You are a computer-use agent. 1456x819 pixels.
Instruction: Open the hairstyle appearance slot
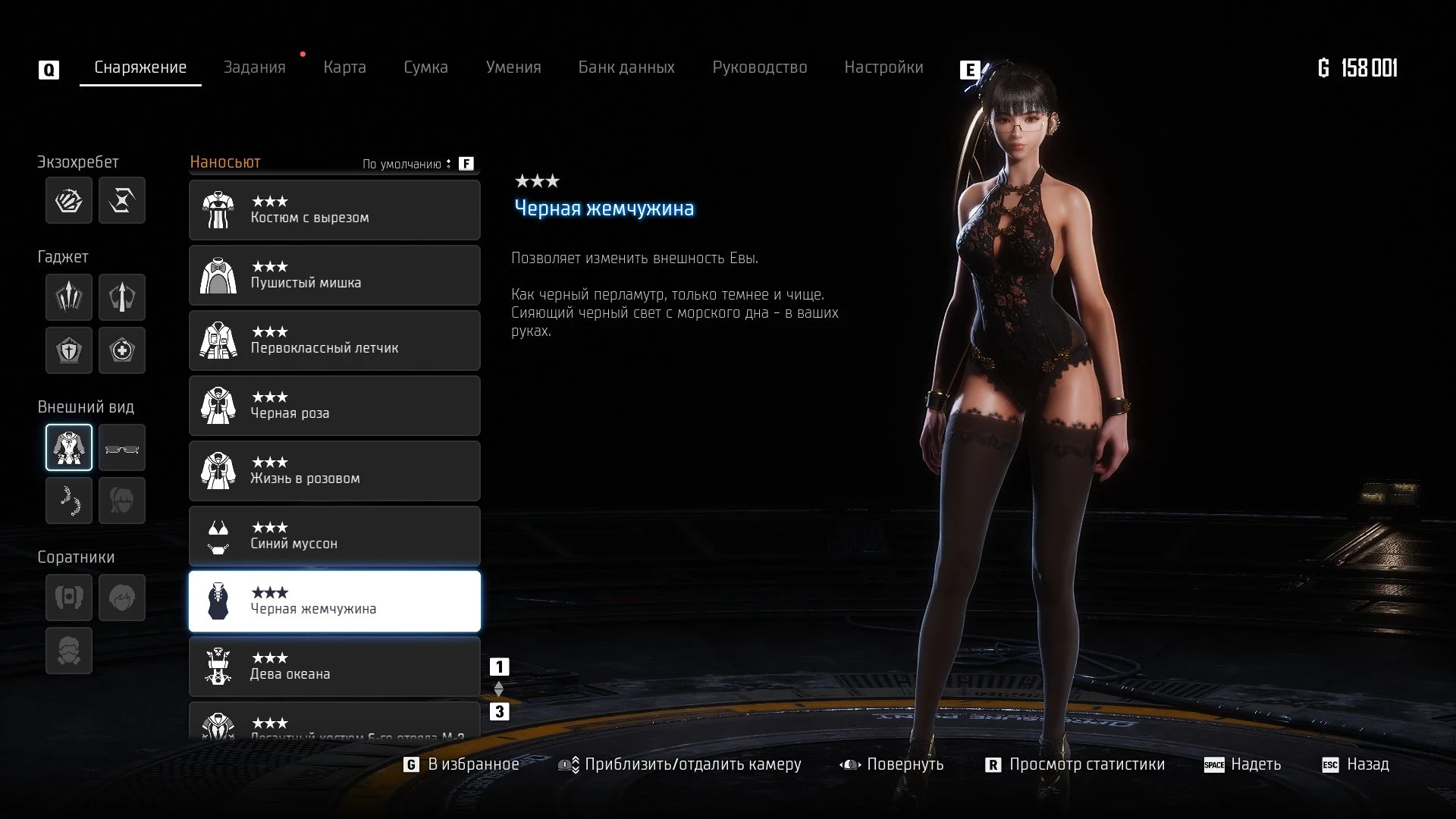tap(122, 500)
